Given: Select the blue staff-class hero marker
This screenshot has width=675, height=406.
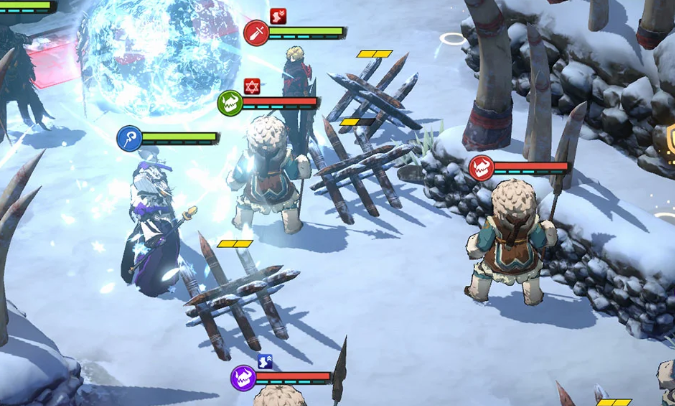Looking at the screenshot, I should [x=129, y=138].
